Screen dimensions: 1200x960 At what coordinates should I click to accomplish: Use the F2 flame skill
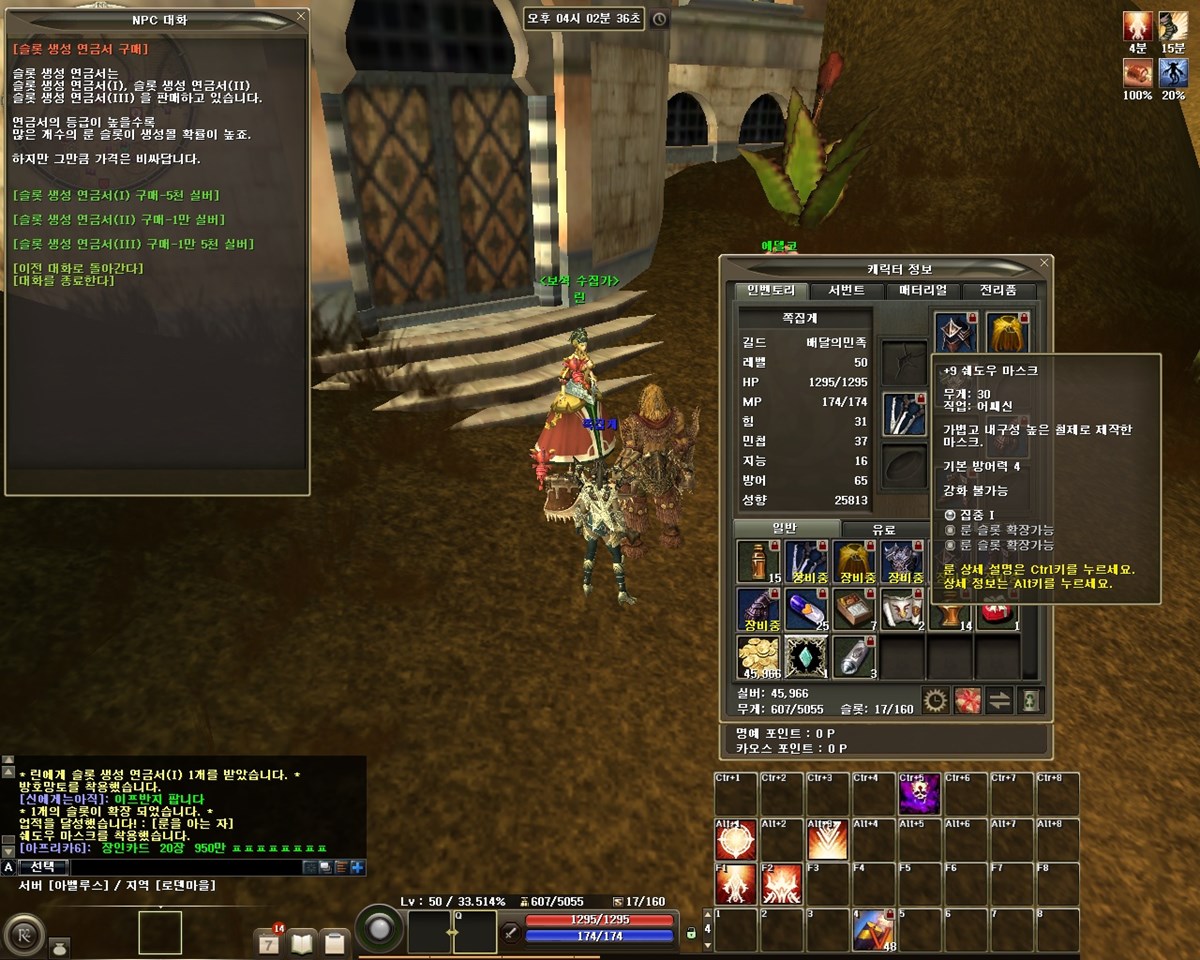[x=781, y=884]
